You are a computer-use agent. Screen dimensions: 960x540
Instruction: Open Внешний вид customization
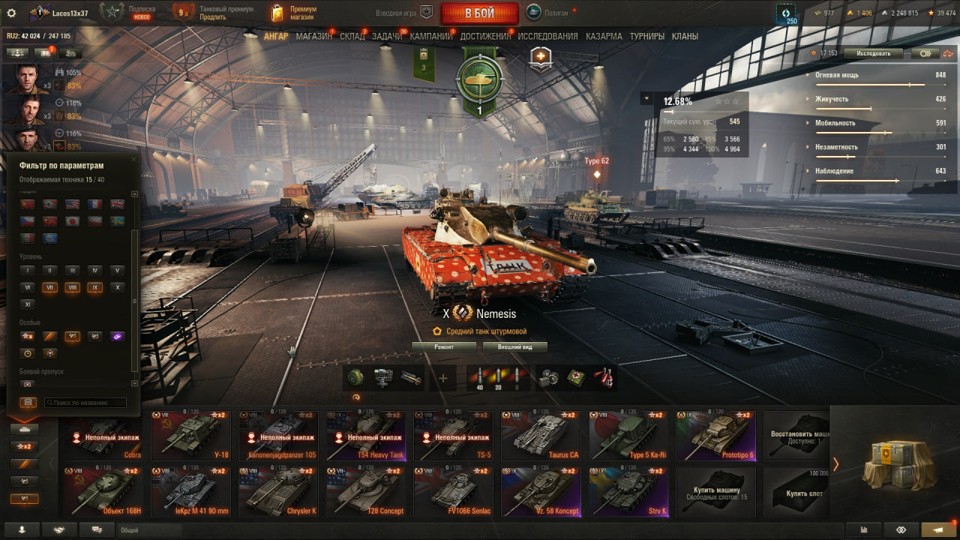pos(515,347)
